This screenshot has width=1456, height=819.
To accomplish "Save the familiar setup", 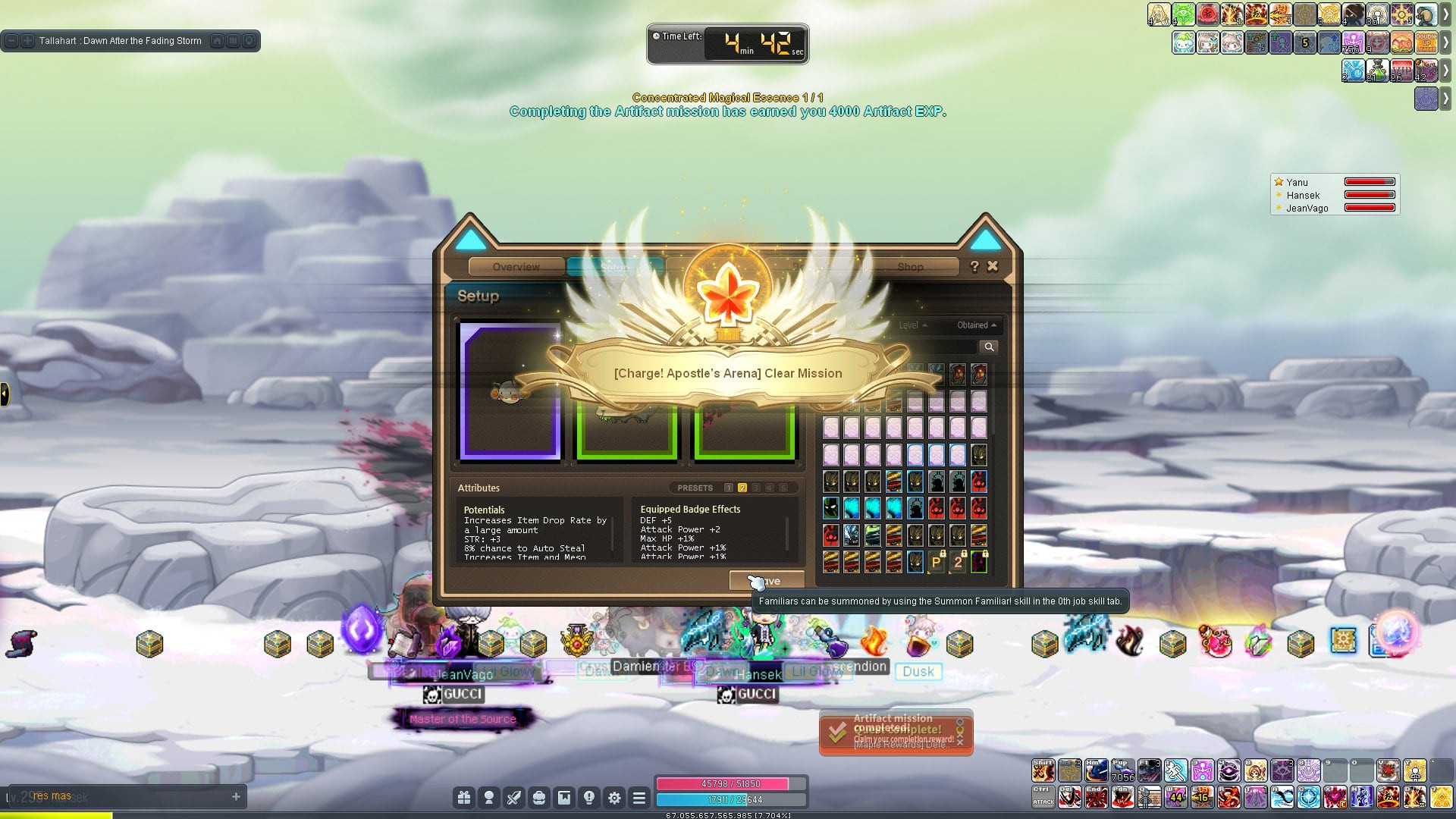I will coord(766,581).
